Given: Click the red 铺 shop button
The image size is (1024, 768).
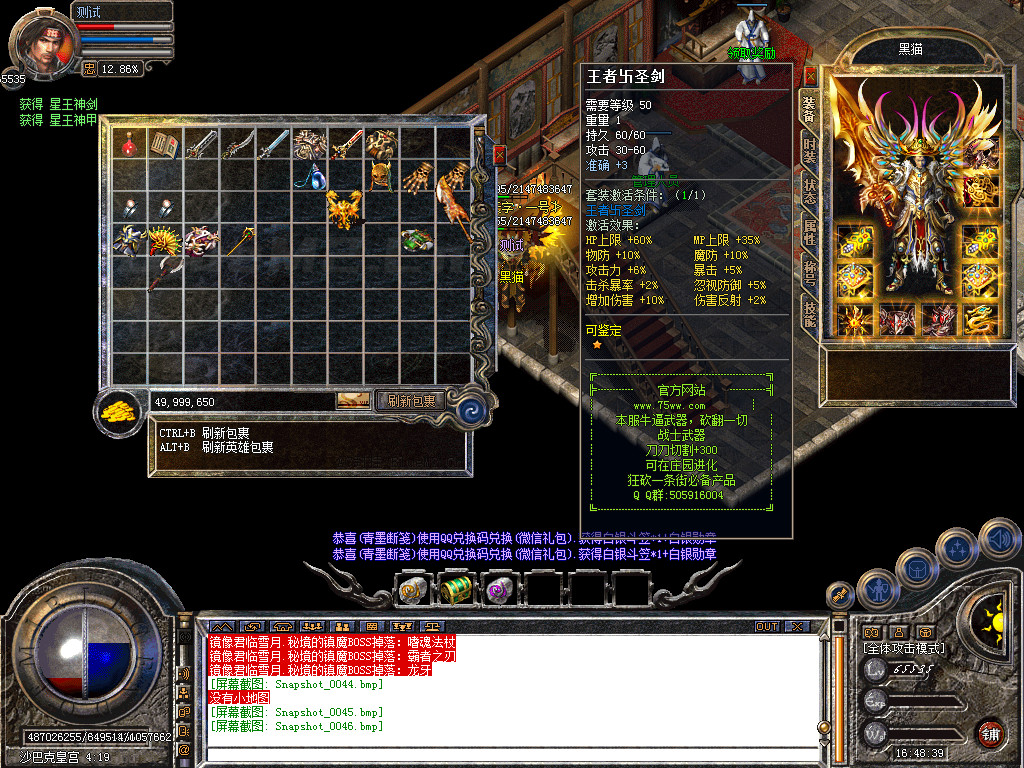Looking at the screenshot, I should [x=990, y=732].
